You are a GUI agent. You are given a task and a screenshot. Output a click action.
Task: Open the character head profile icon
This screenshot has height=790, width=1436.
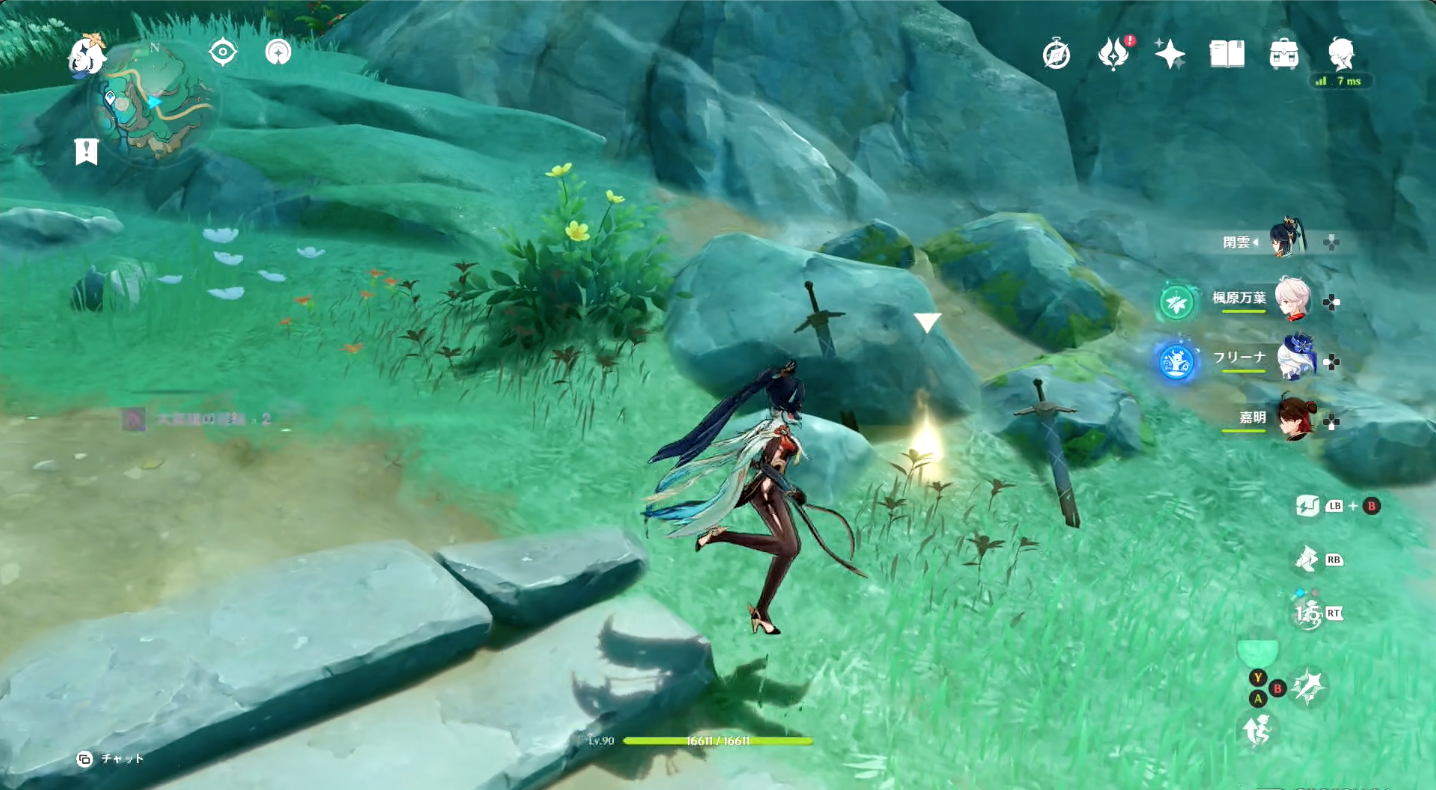(x=1341, y=54)
